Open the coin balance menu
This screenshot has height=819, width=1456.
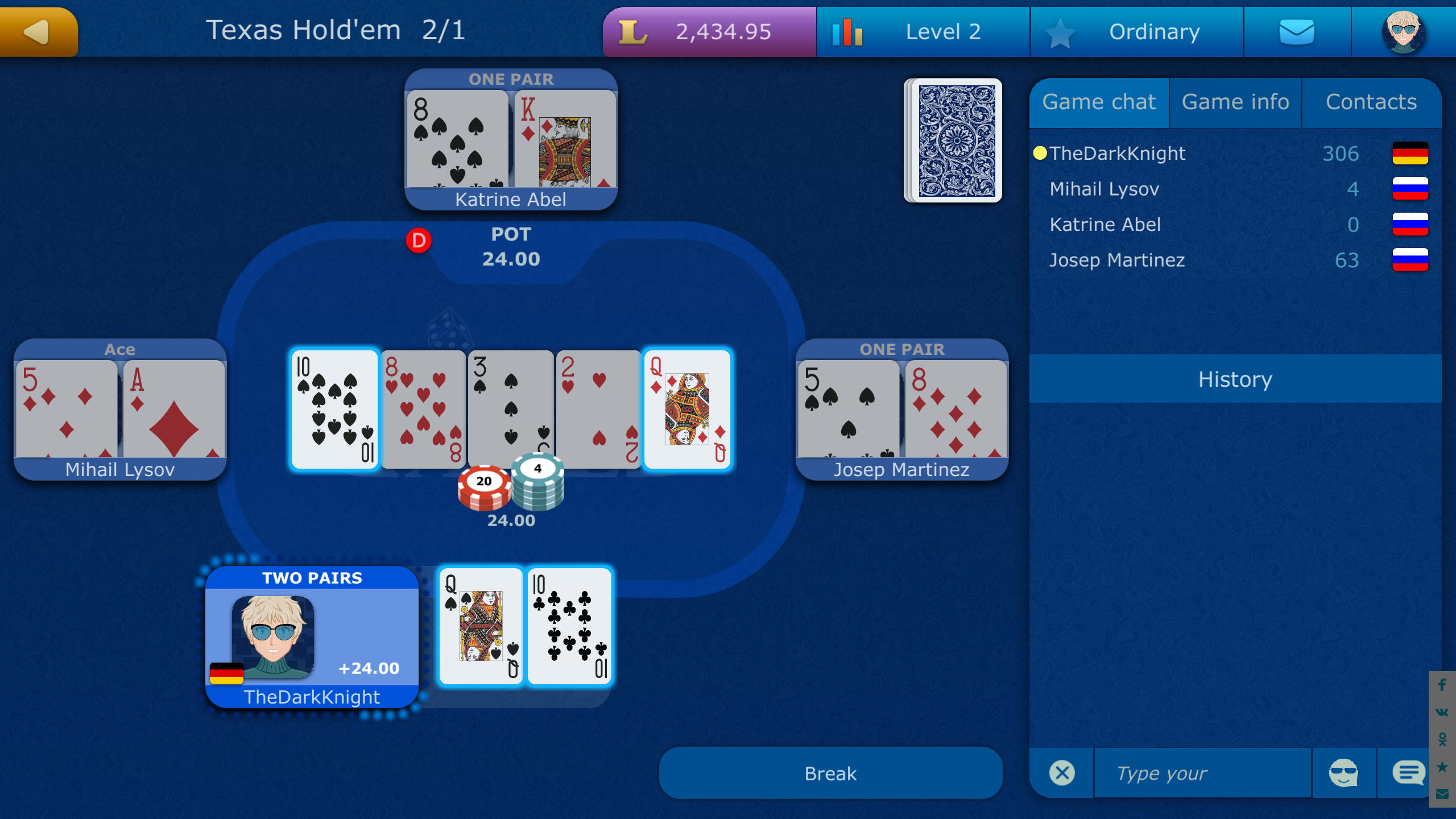pos(709,31)
